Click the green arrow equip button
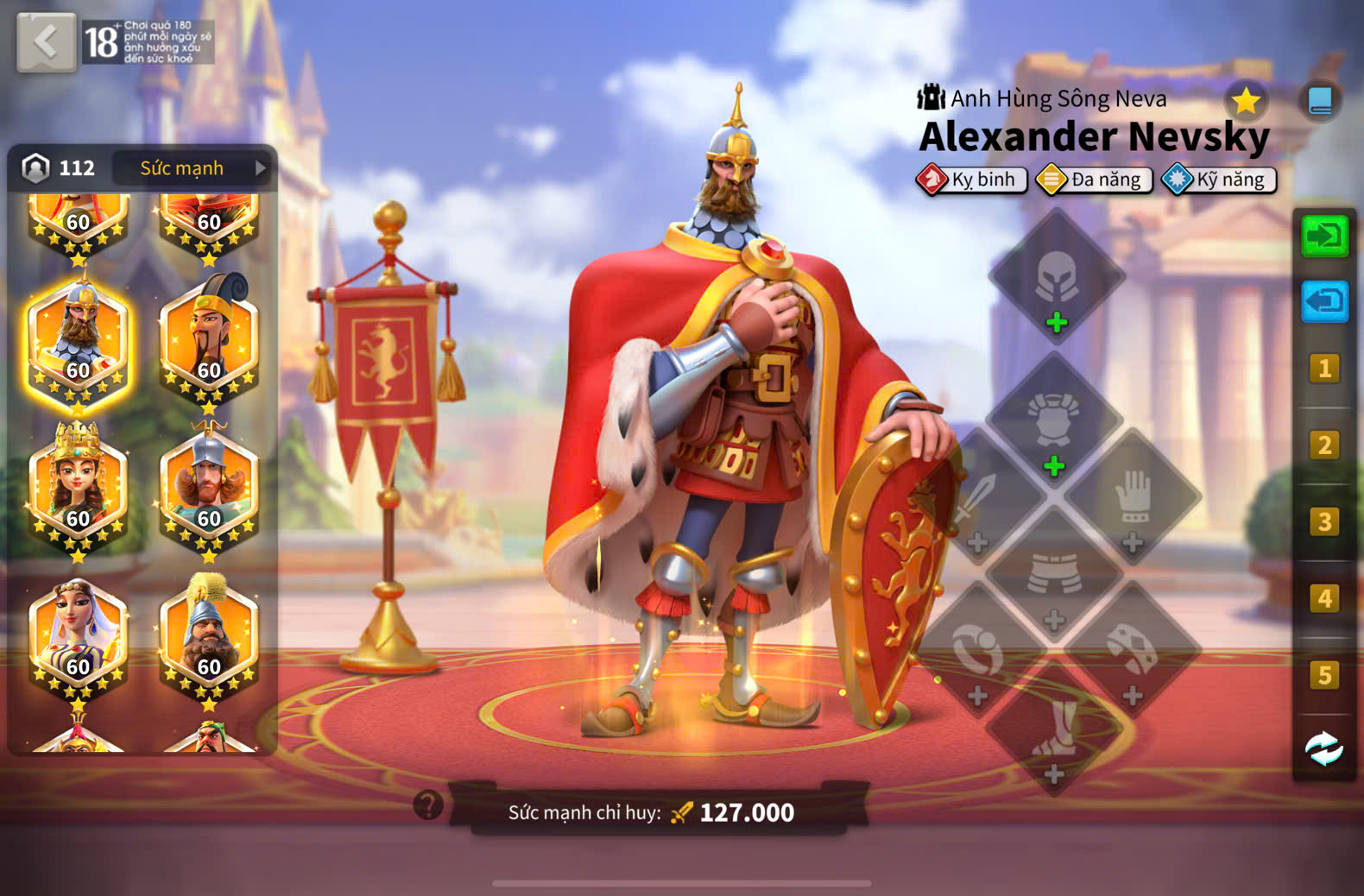The height and width of the screenshot is (896, 1364). [x=1324, y=235]
